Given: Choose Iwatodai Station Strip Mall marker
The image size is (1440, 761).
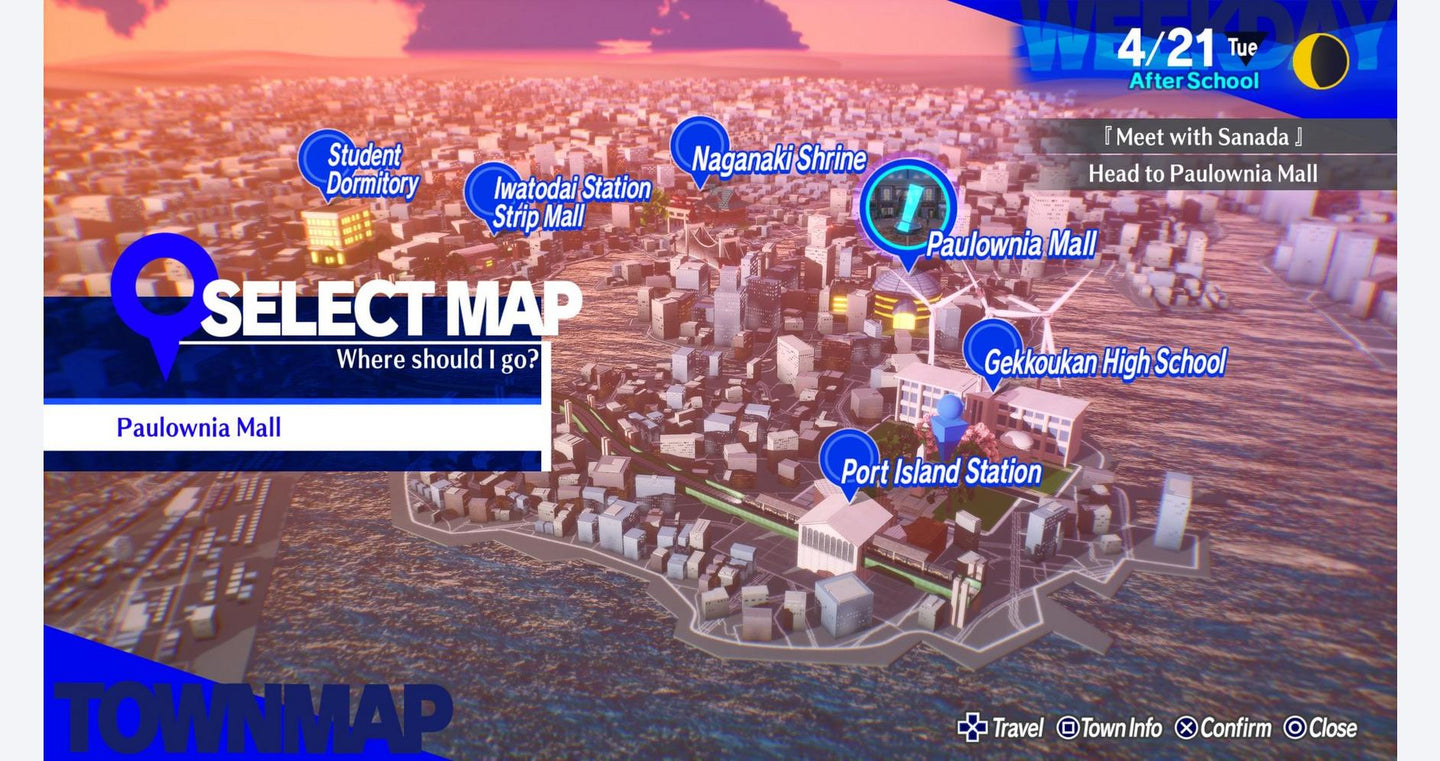Looking at the screenshot, I should tap(491, 192).
